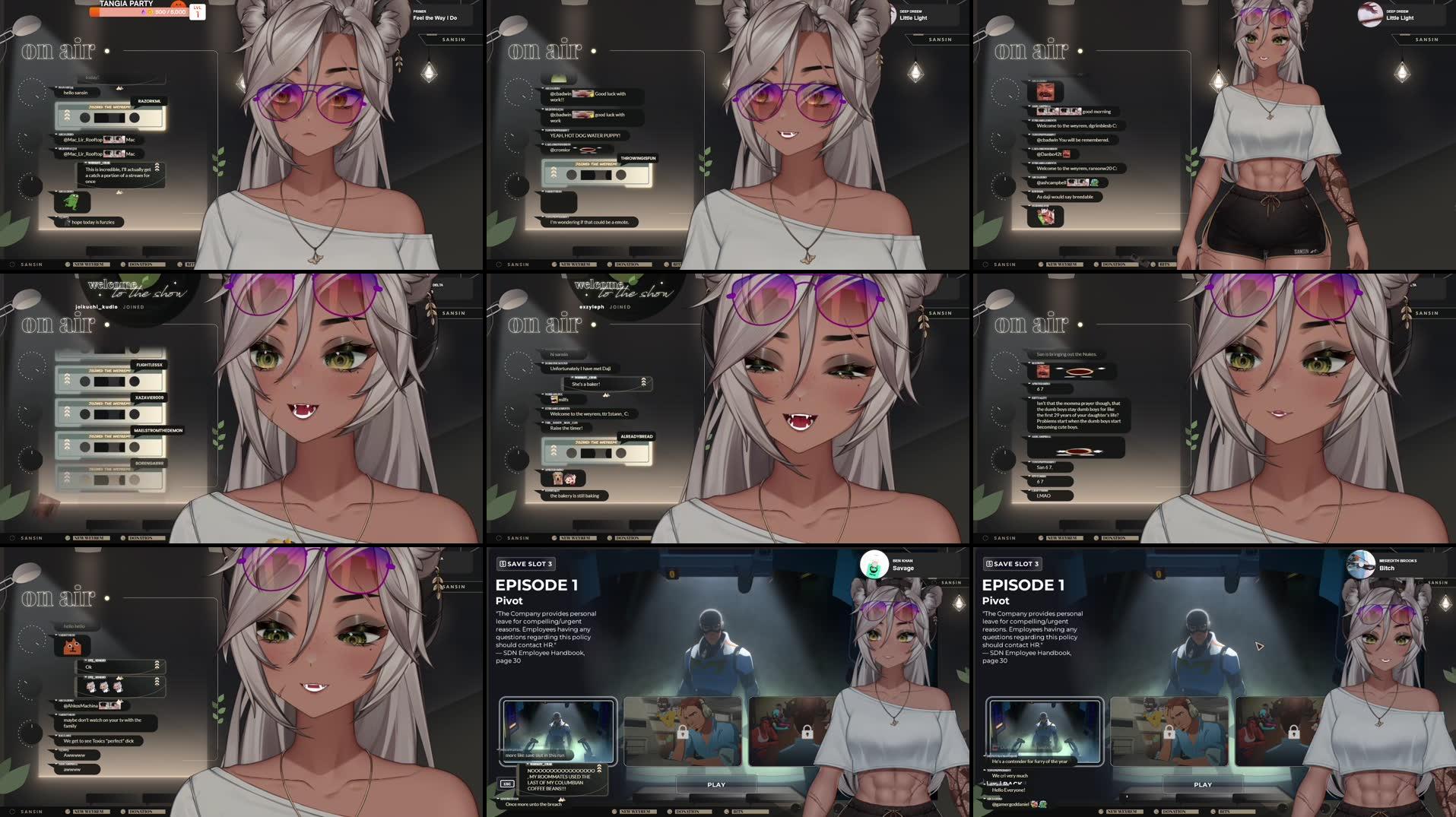Screen dimensions: 1456x817
Task: Expand the chevron on the RAZORKML cassette notification
Action: (68, 116)
